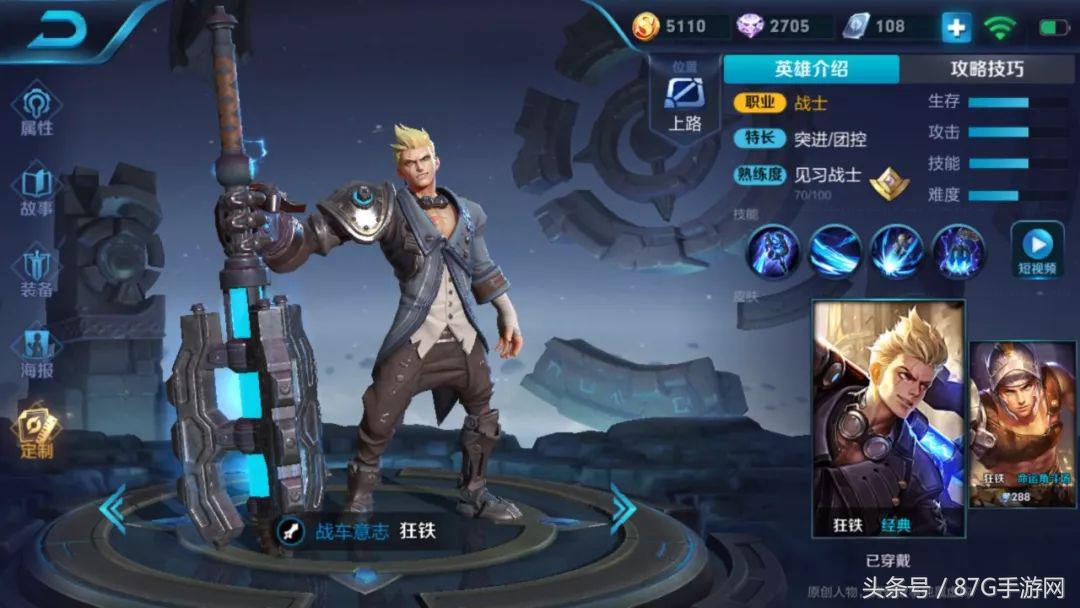1080x608 pixels.
Task: View the third skill icon
Action: (897, 251)
